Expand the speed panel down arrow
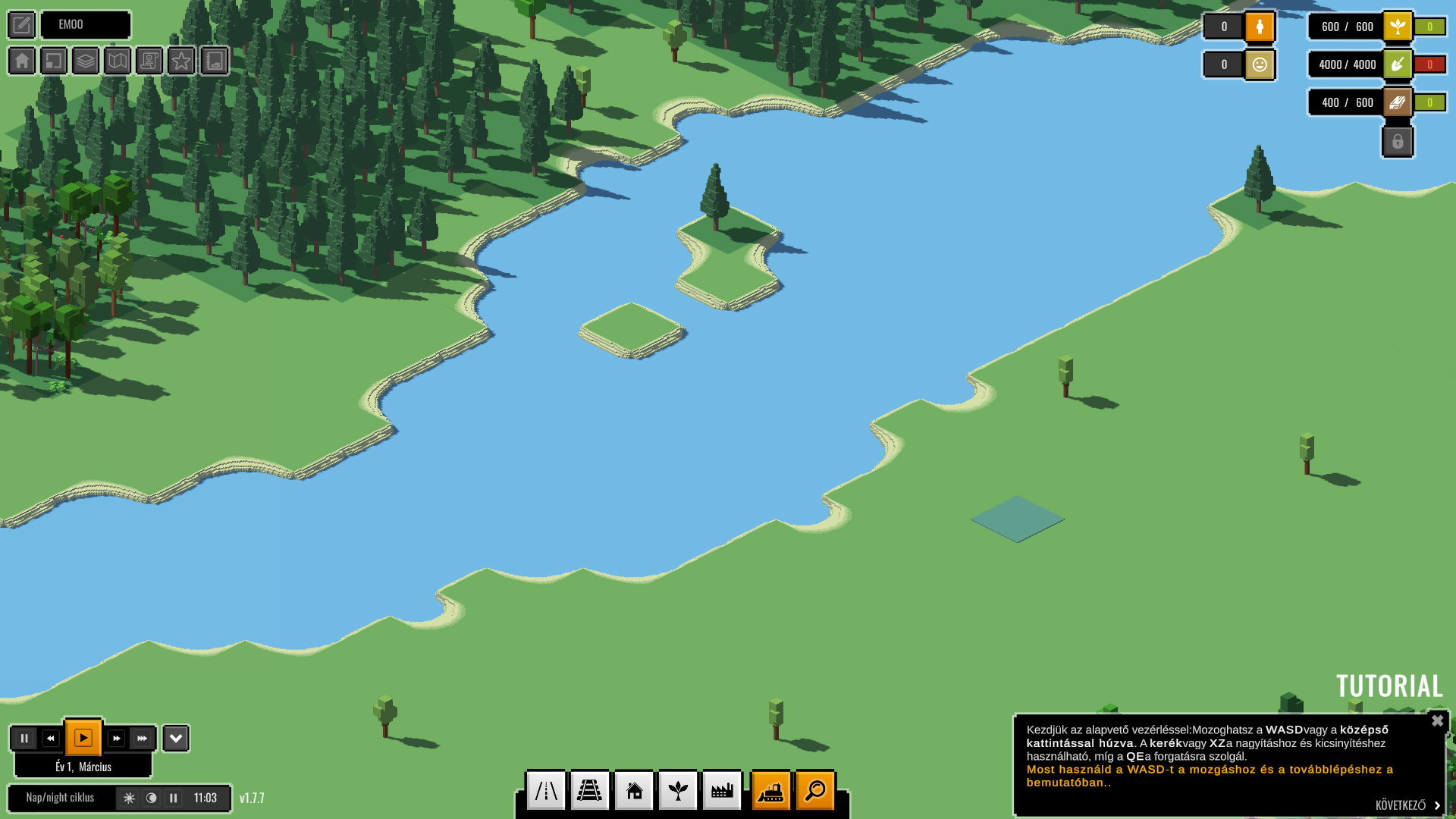The width and height of the screenshot is (1456, 819). click(176, 738)
